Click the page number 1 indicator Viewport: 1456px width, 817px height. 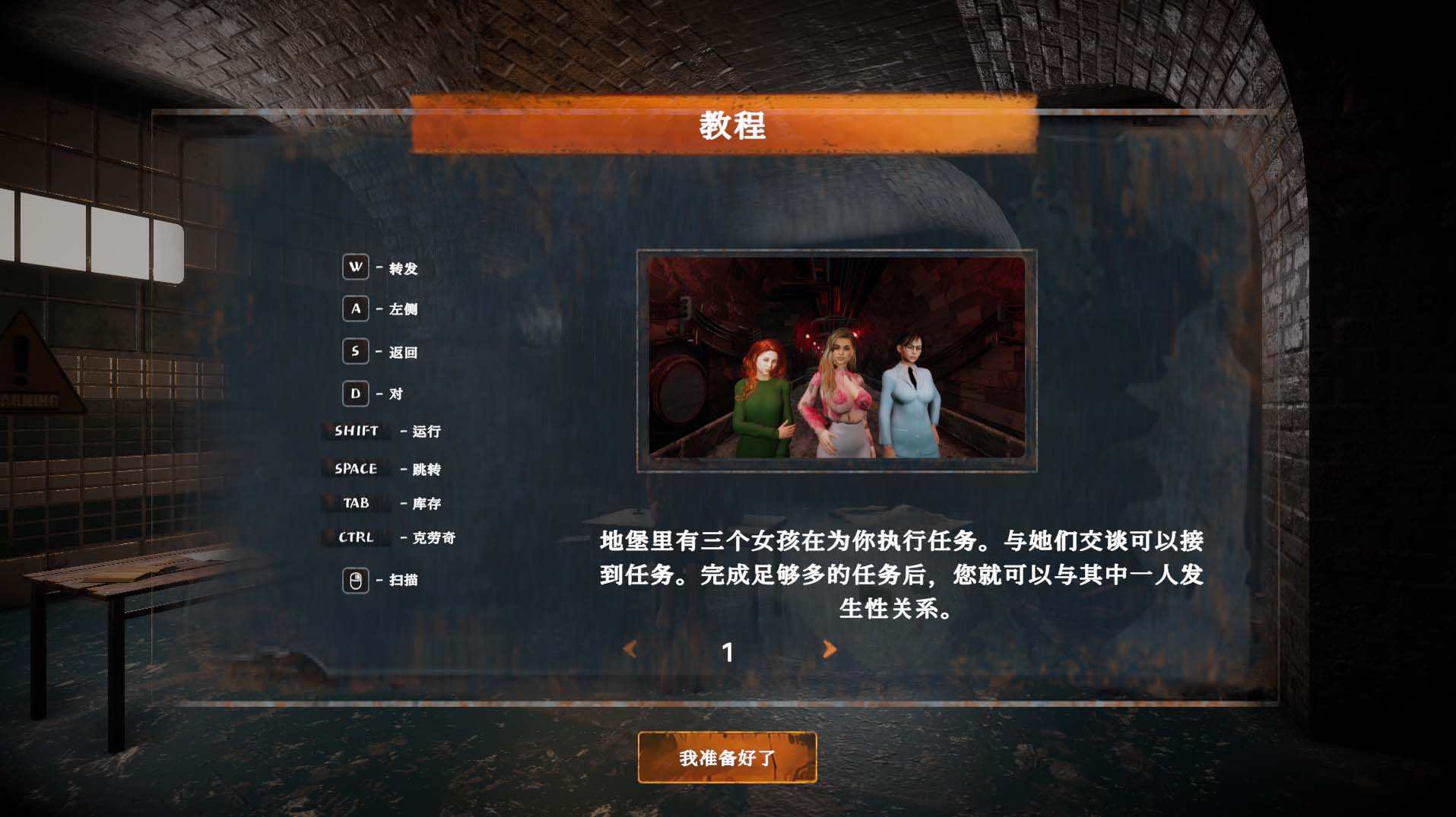[728, 651]
